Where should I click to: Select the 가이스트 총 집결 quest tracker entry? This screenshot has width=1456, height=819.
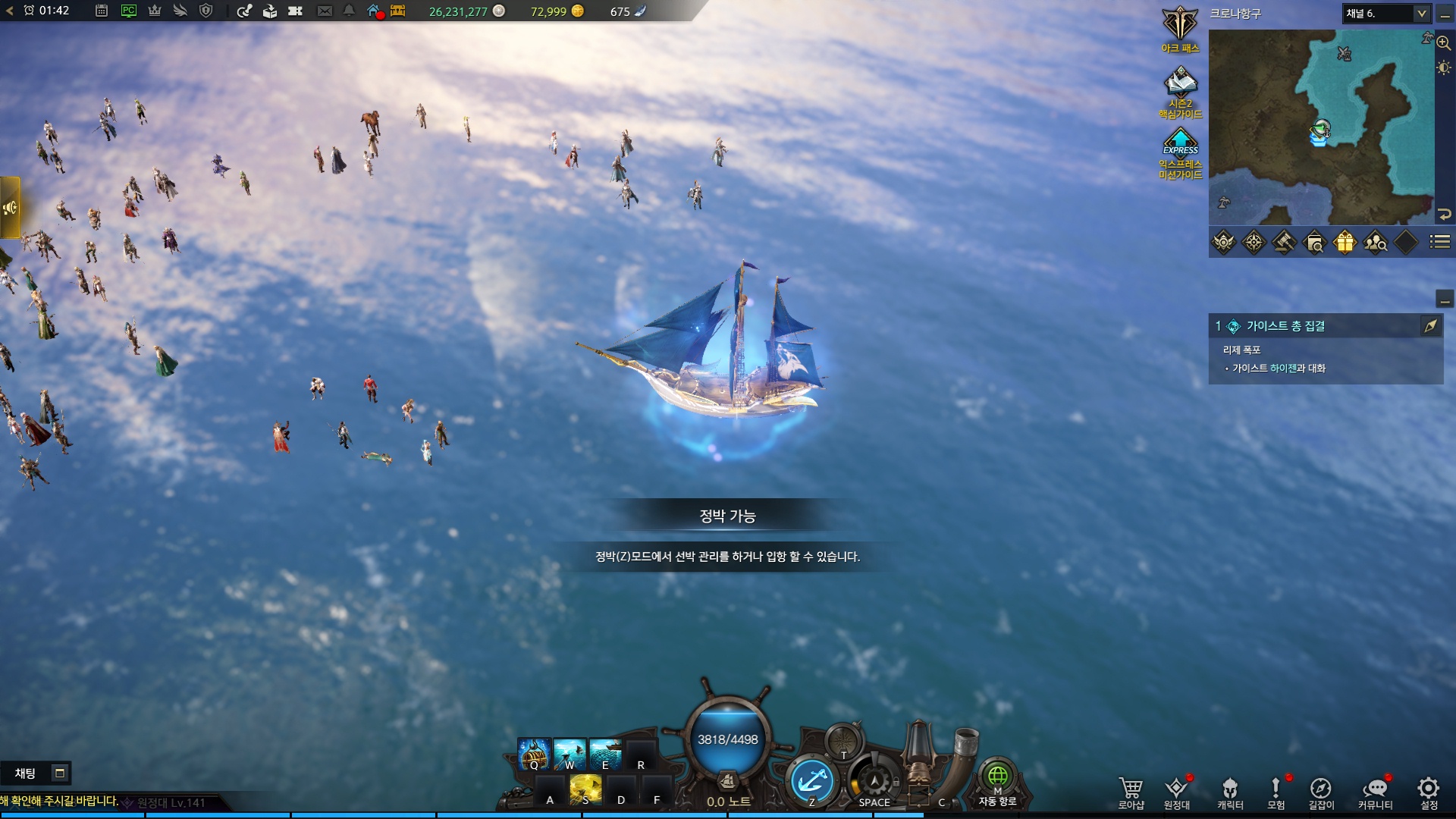tap(1285, 326)
